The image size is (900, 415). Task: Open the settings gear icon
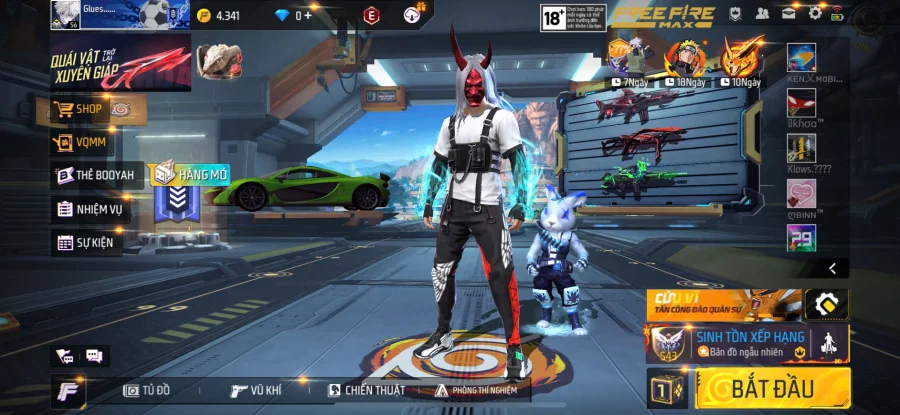click(815, 14)
